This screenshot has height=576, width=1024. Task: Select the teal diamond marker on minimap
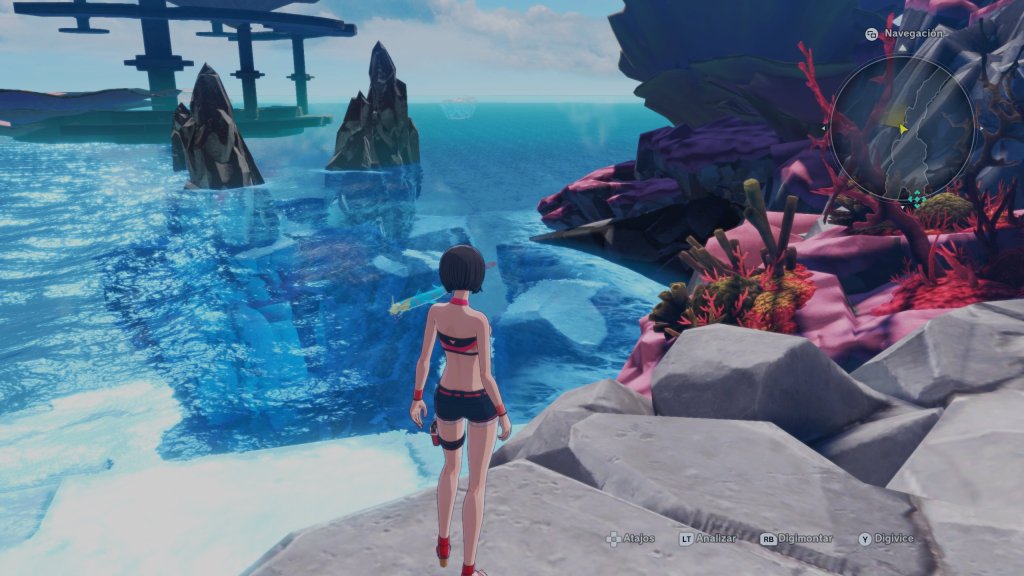point(917,200)
